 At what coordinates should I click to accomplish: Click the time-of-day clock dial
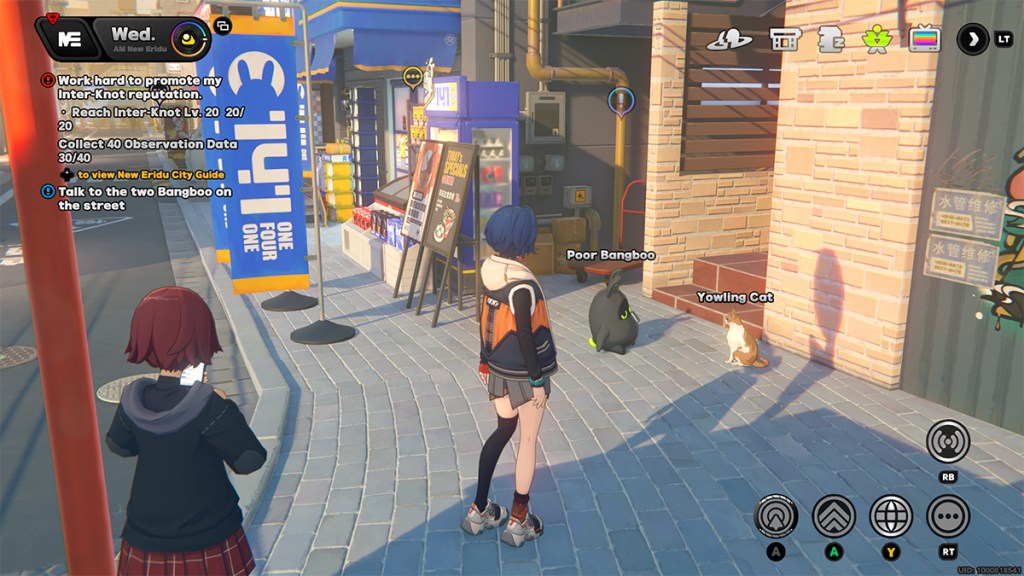pyautogui.click(x=188, y=39)
